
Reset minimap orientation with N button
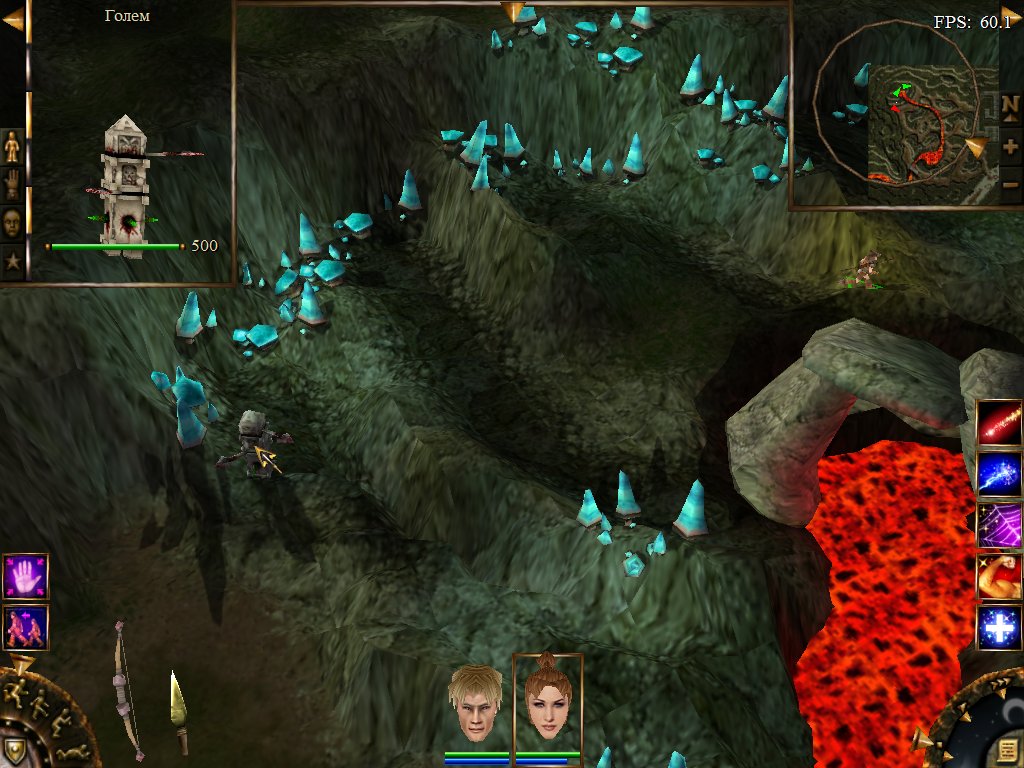click(x=1010, y=105)
